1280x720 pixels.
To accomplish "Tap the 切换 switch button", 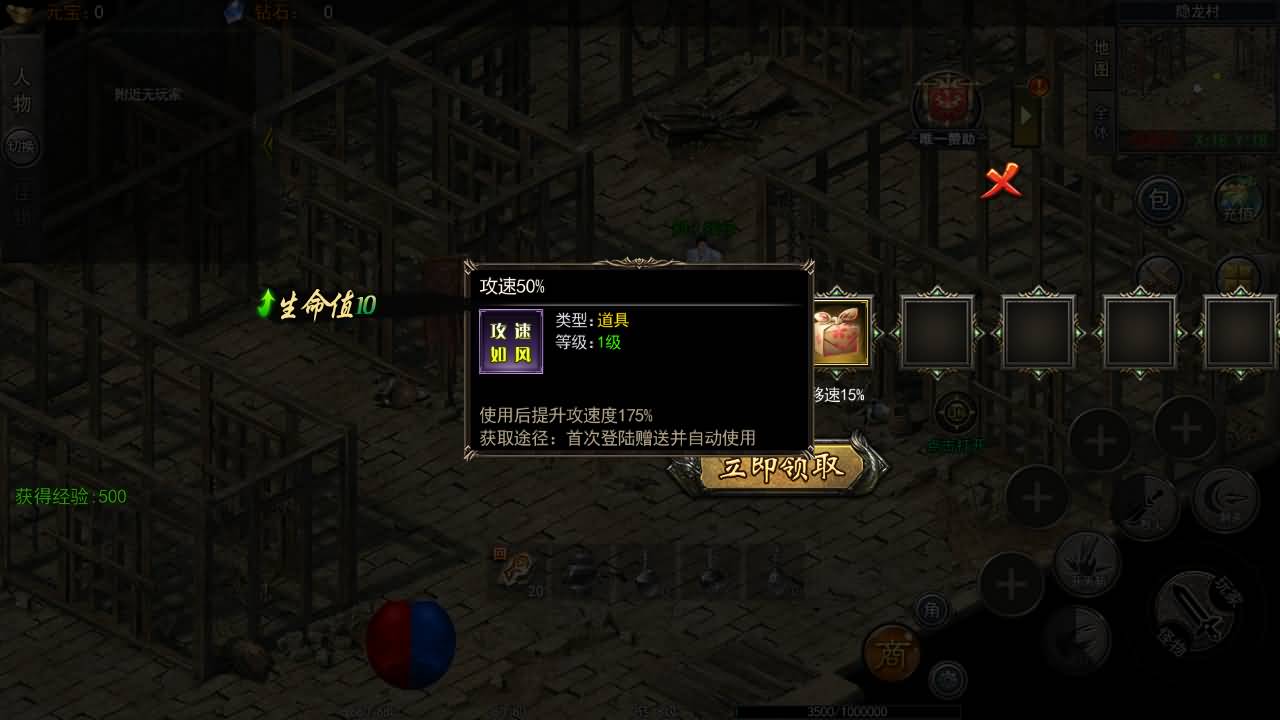I will pyautogui.click(x=20, y=146).
